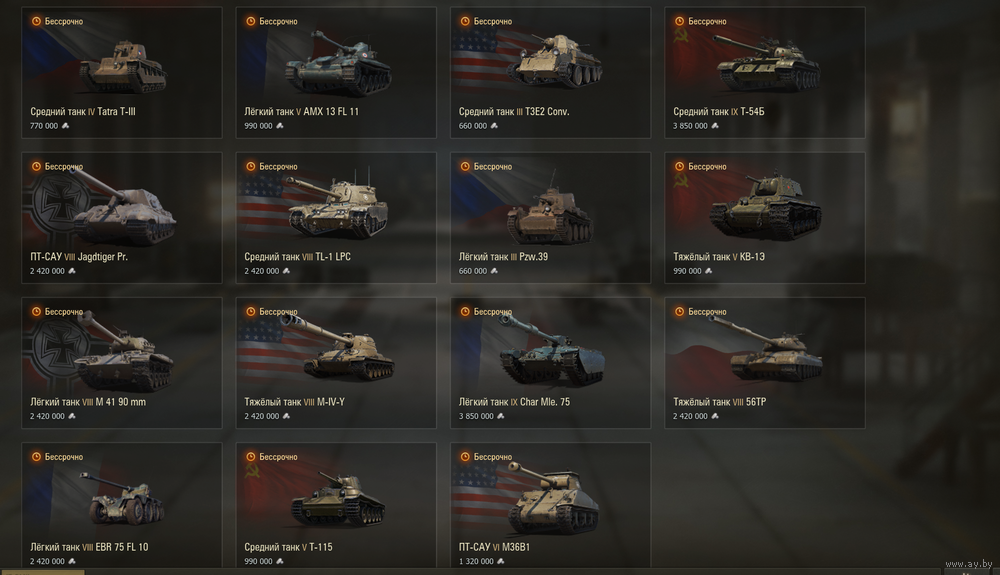Choose the Pzw.39 light tank card
Image resolution: width=1000 pixels, height=575 pixels.
pyautogui.click(x=550, y=217)
